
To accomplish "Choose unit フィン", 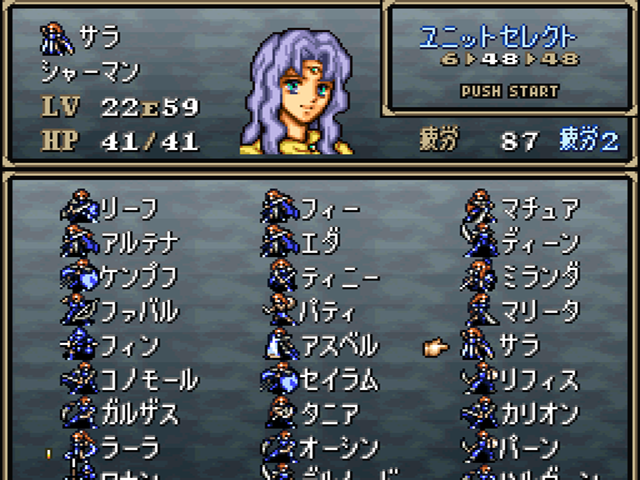I will [129, 346].
